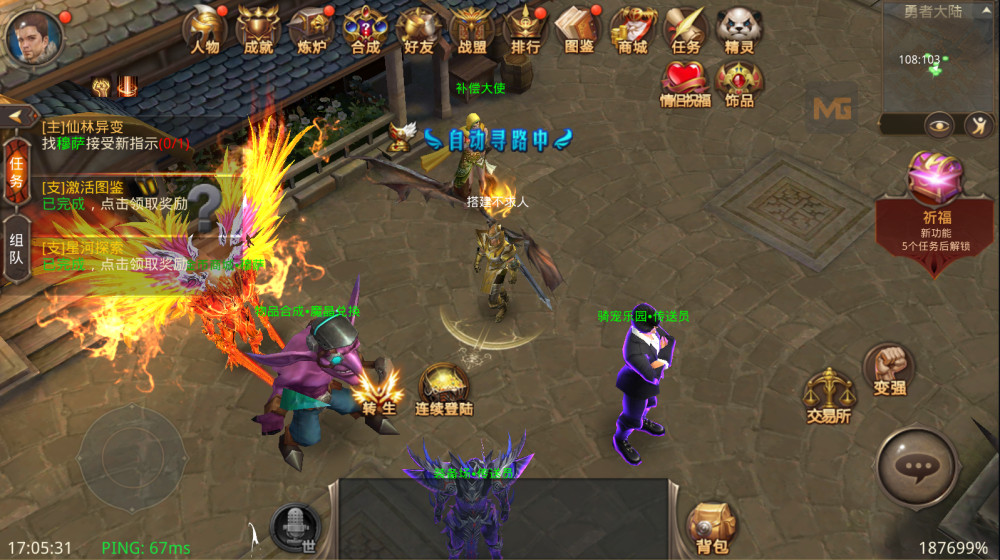1000x560 pixels.
Task: Open the 炼炉 furnace menu
Action: pos(311,30)
